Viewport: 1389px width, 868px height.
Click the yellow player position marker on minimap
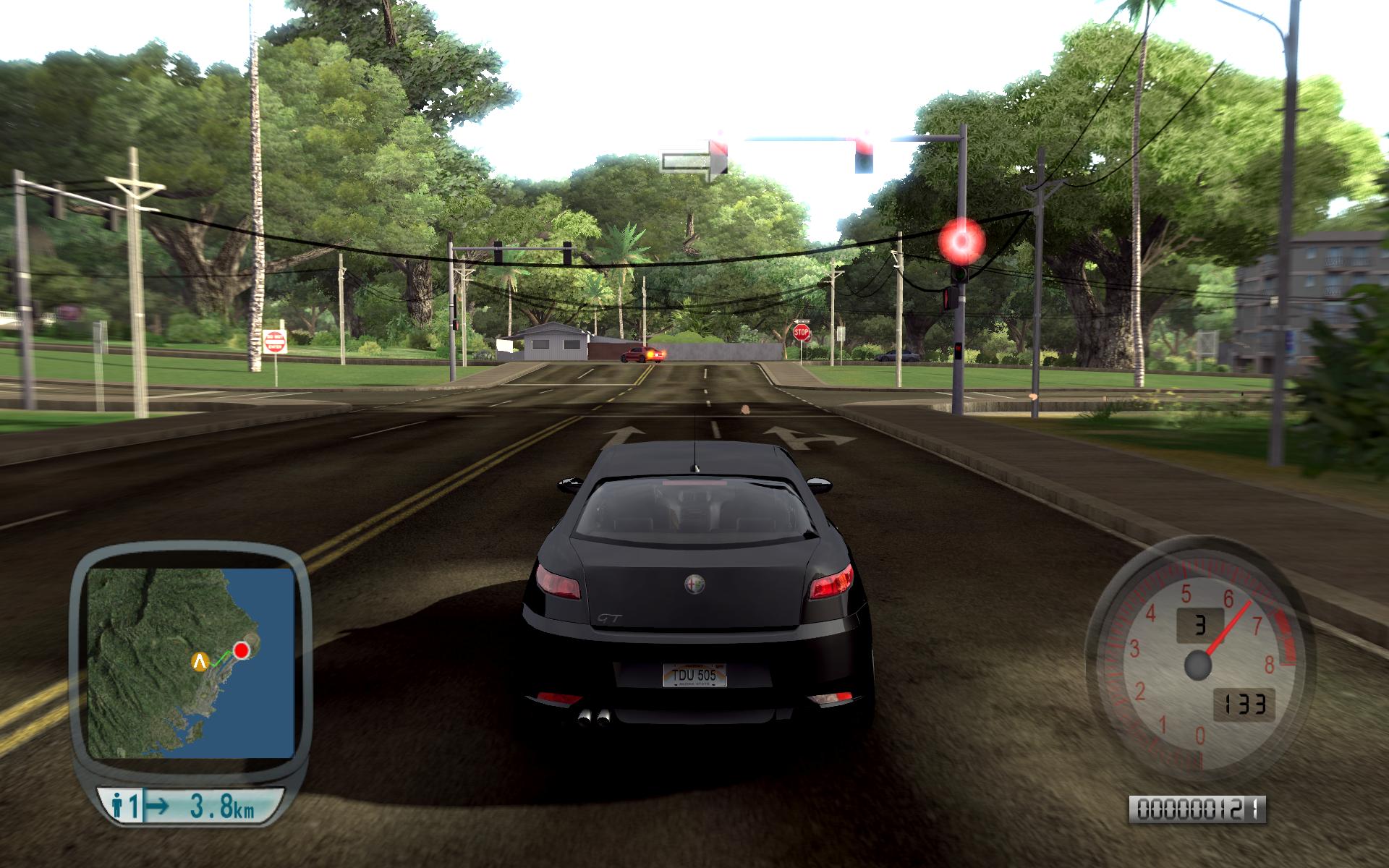point(200,662)
